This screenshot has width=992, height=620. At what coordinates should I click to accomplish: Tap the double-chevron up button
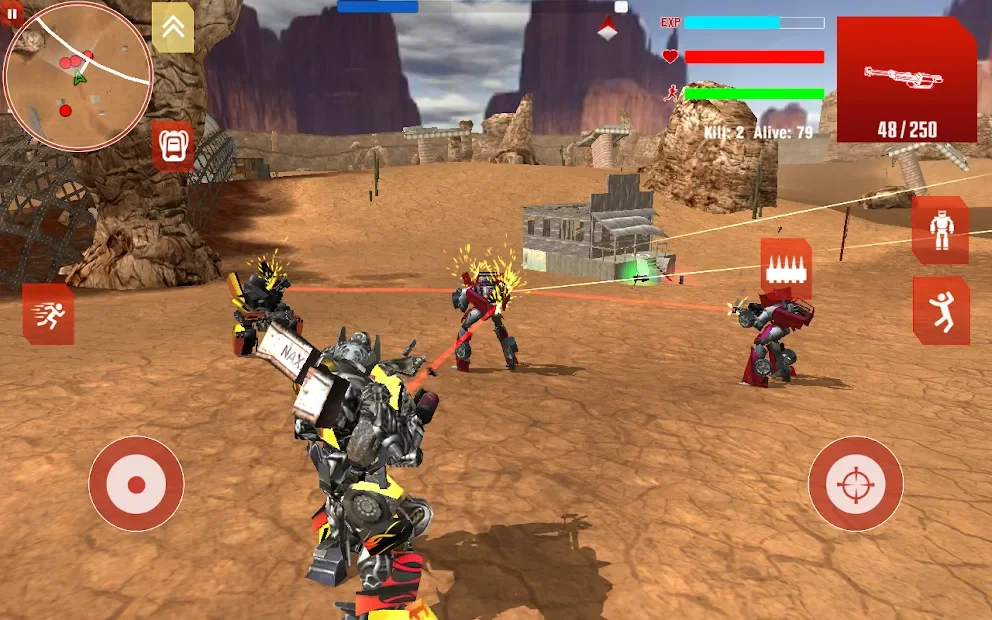tap(173, 27)
